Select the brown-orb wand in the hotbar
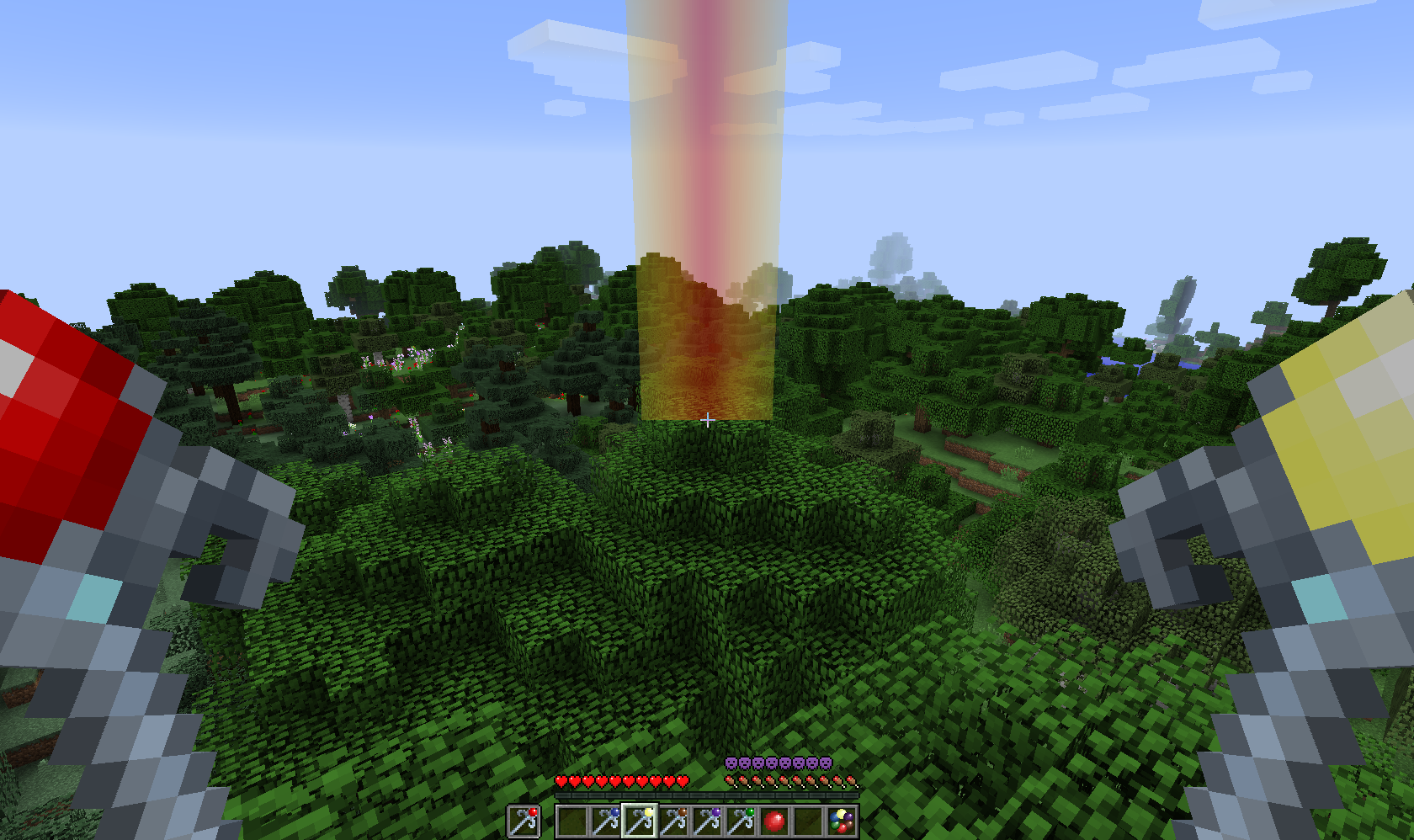The height and width of the screenshot is (840, 1414). [675, 821]
